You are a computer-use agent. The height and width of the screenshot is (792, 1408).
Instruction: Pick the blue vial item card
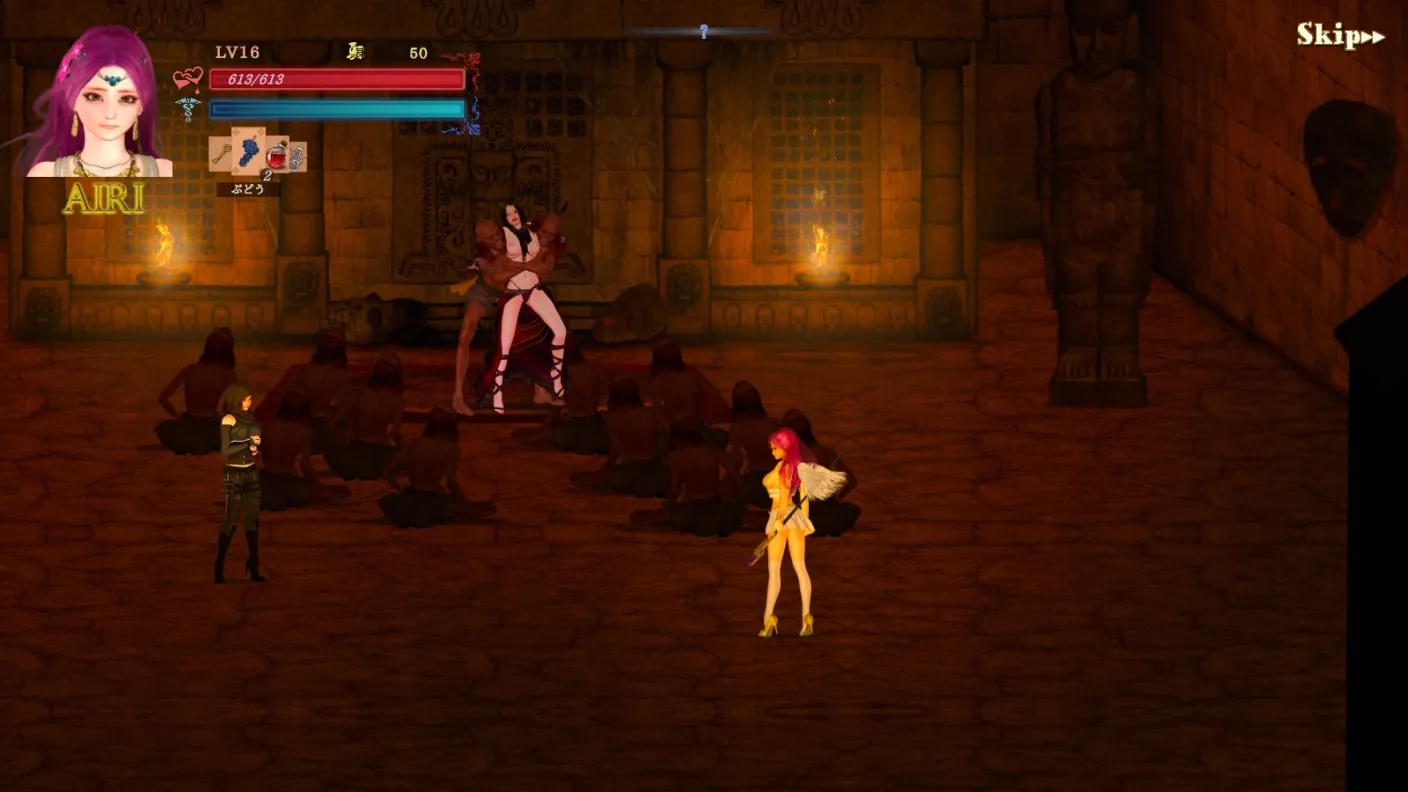(297, 157)
